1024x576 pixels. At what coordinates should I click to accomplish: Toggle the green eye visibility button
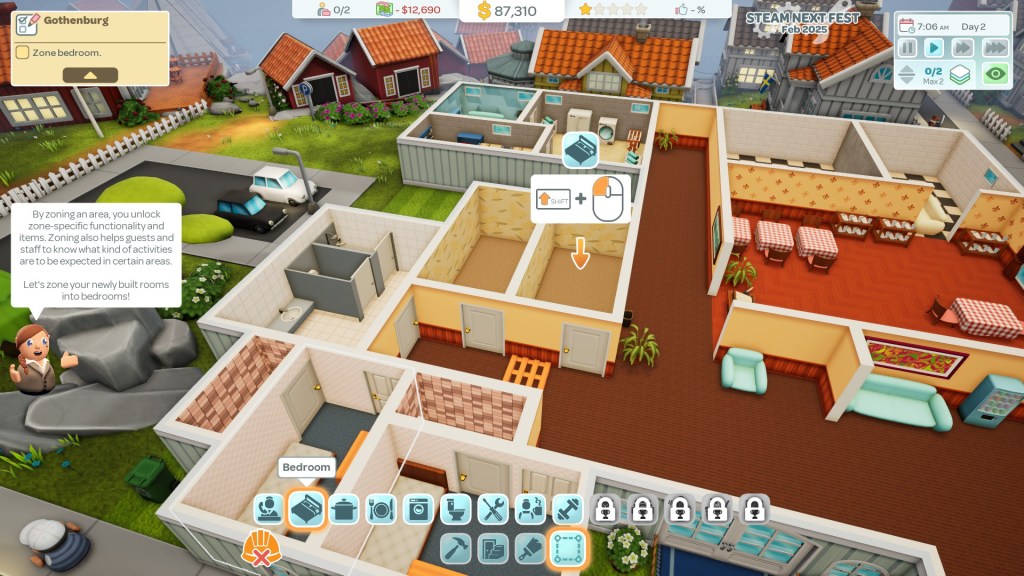coord(994,73)
